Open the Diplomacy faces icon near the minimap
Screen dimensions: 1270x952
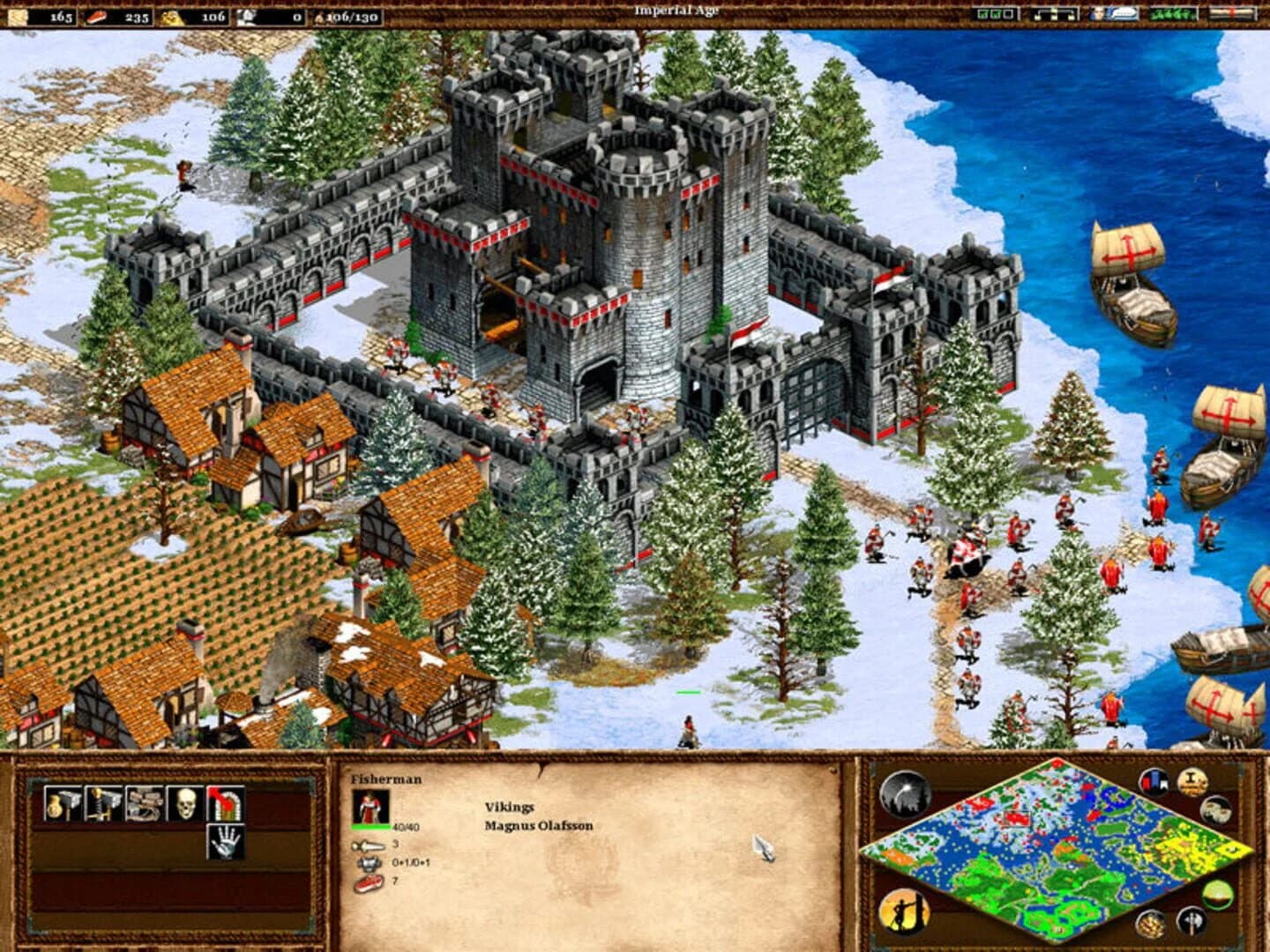click(1217, 808)
